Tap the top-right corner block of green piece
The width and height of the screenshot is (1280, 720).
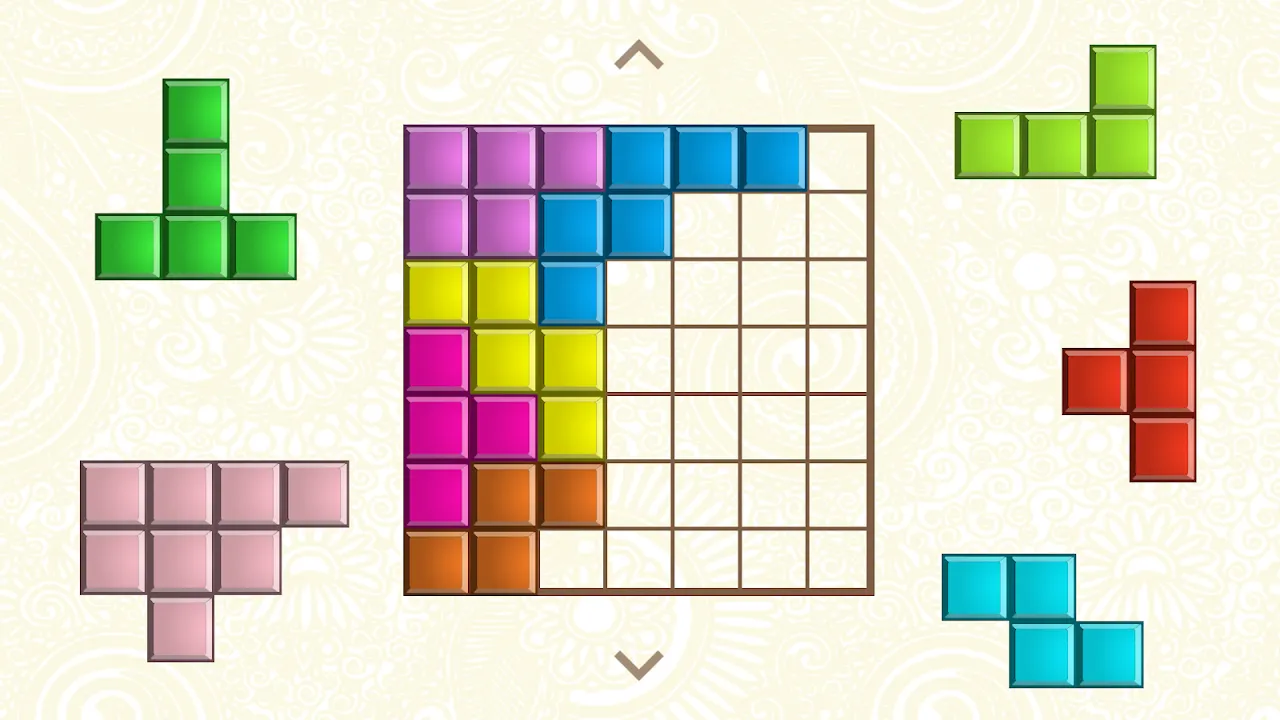tap(1122, 78)
